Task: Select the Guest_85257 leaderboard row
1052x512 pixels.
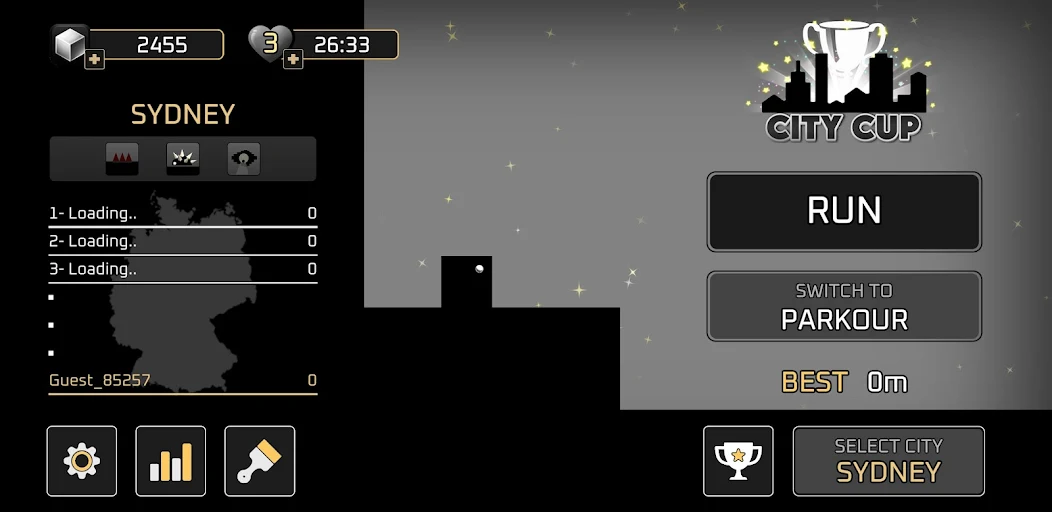Action: [183, 380]
